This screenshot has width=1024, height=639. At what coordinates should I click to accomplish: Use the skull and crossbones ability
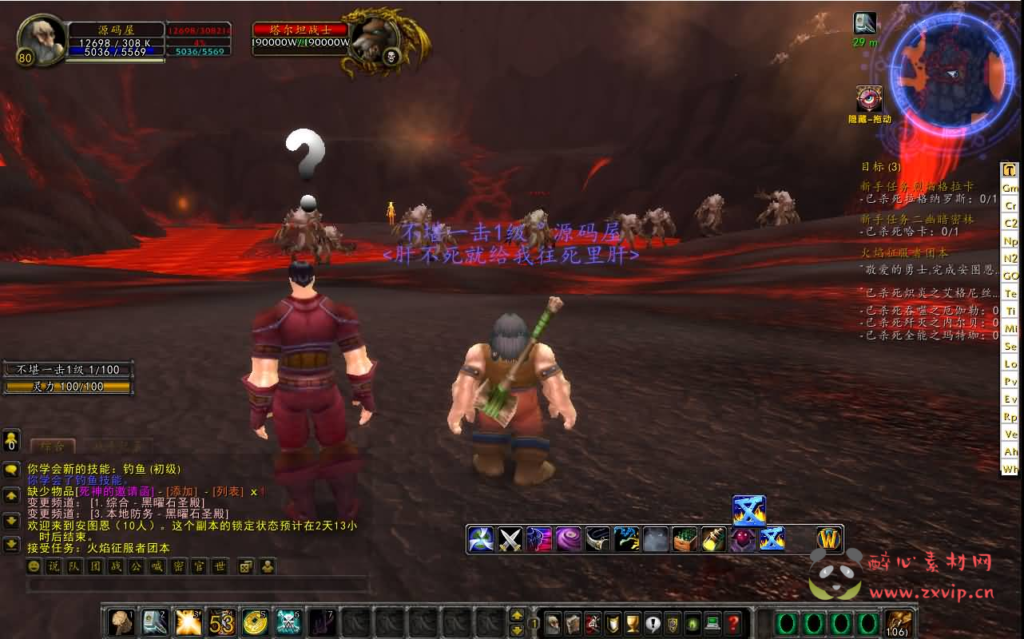pyautogui.click(x=288, y=622)
